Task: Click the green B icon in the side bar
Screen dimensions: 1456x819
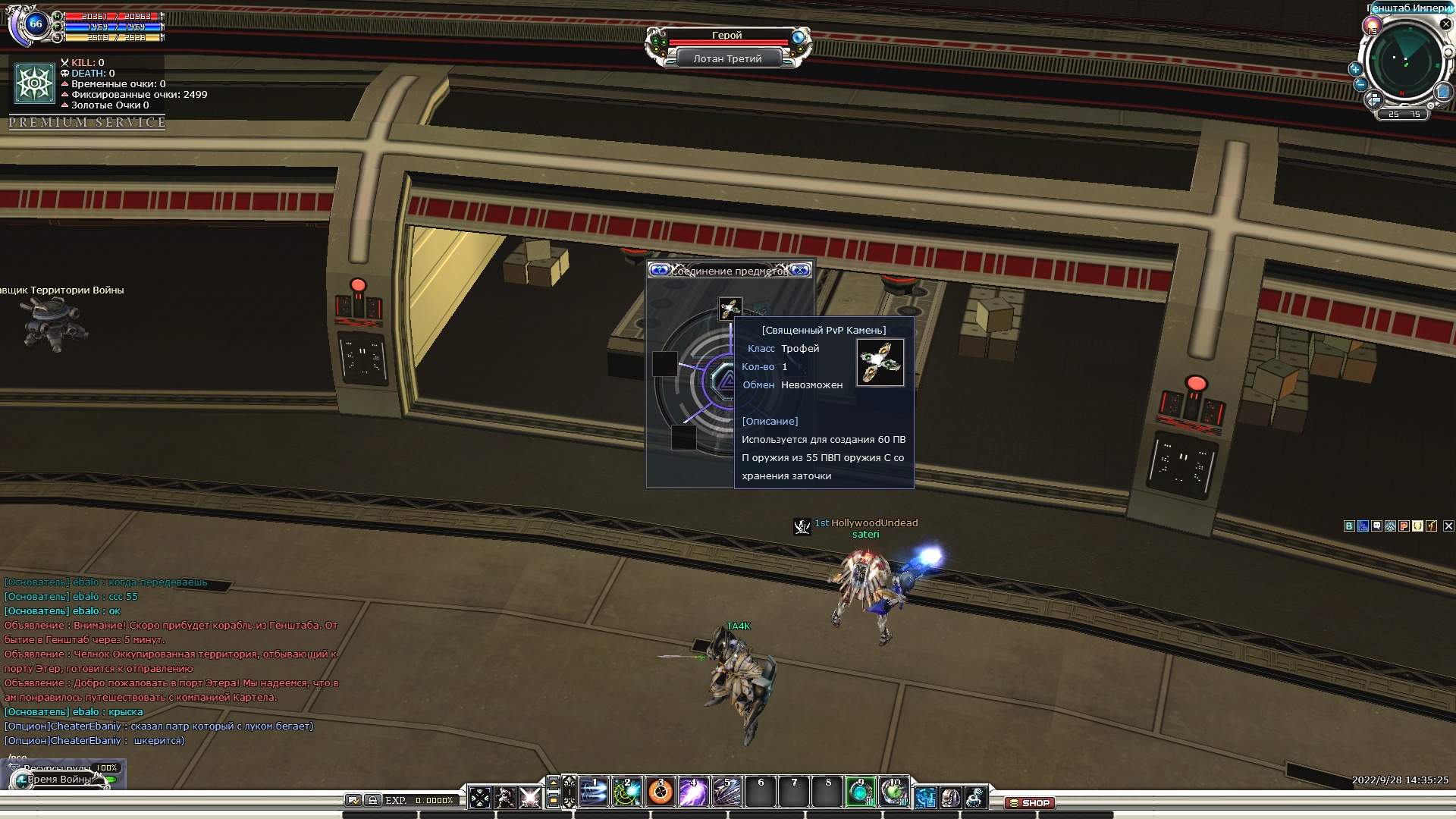Action: coord(1349,526)
